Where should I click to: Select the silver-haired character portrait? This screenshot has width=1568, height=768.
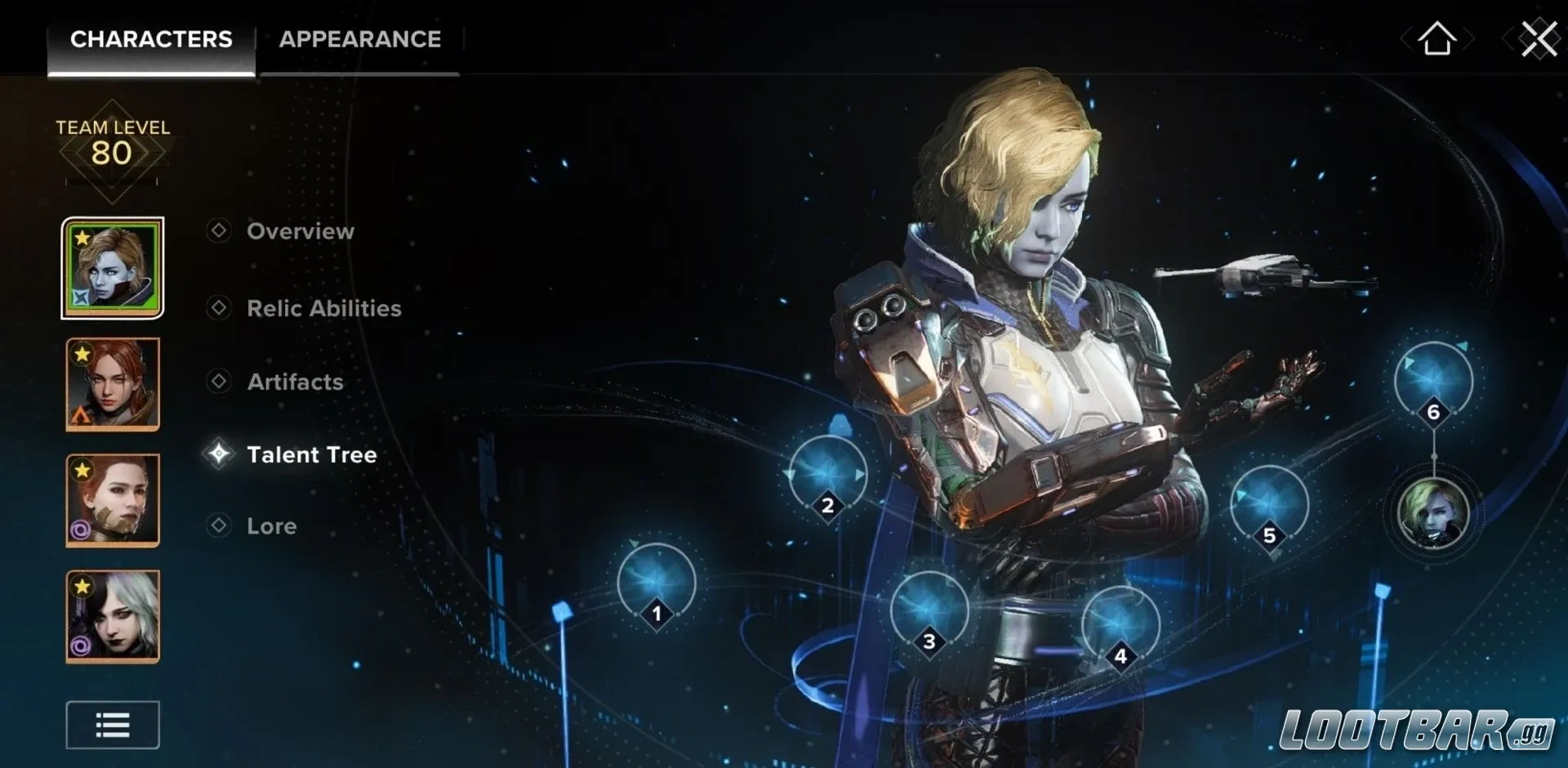click(x=113, y=616)
